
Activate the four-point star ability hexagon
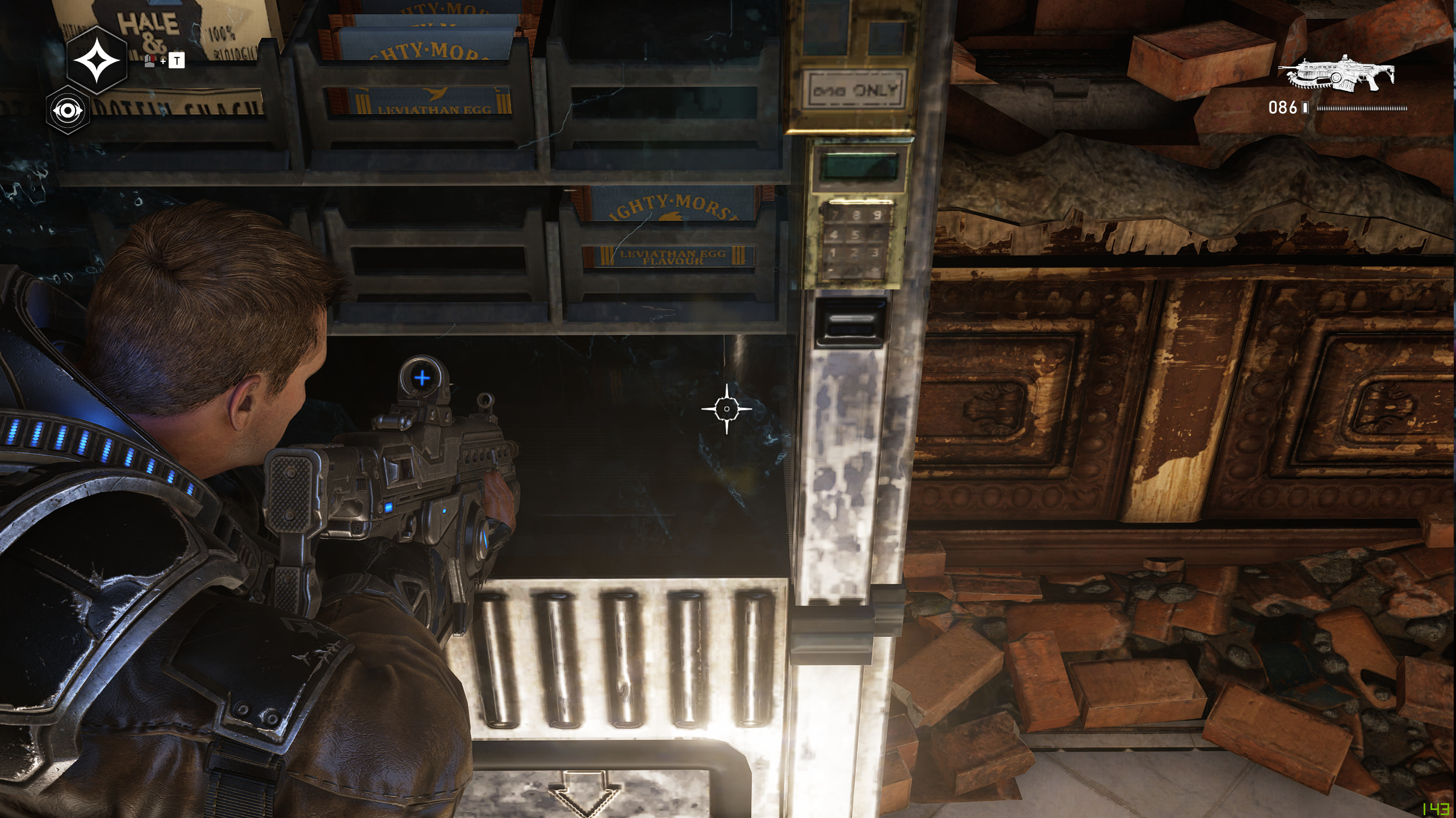coord(97,60)
